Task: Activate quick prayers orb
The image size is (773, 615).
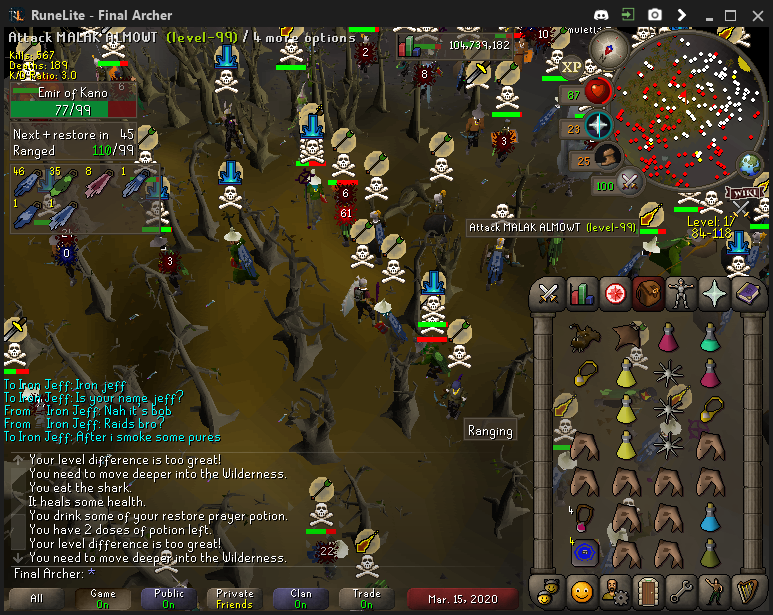Action: (599, 127)
